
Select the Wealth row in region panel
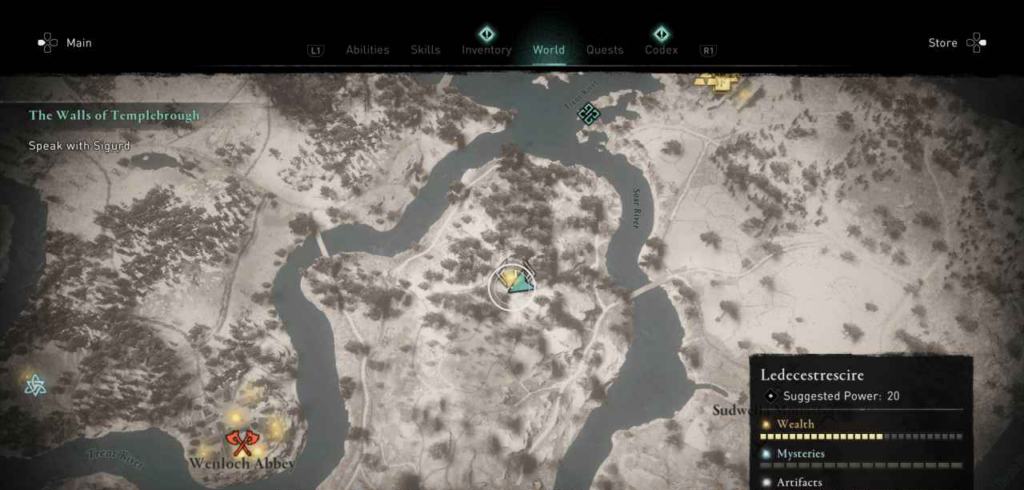(860, 425)
